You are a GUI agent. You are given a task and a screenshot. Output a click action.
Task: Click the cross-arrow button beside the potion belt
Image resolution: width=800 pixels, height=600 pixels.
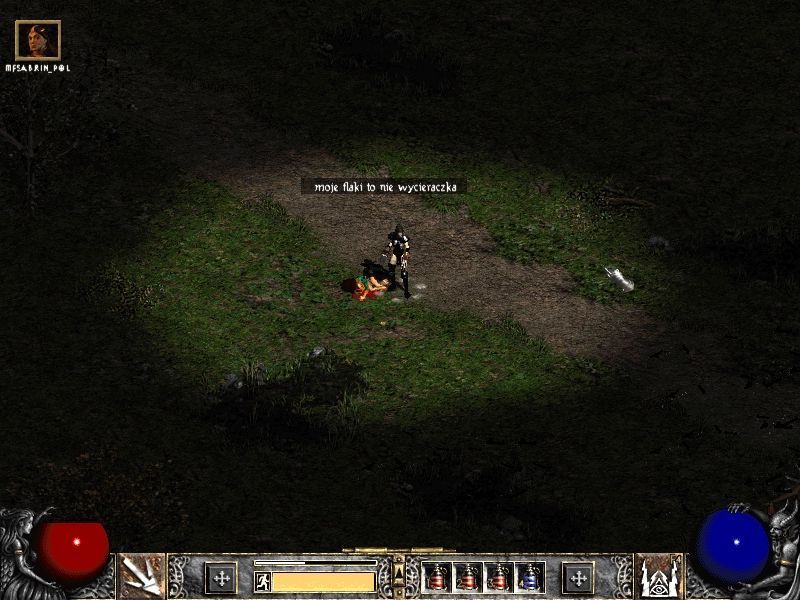(x=577, y=577)
